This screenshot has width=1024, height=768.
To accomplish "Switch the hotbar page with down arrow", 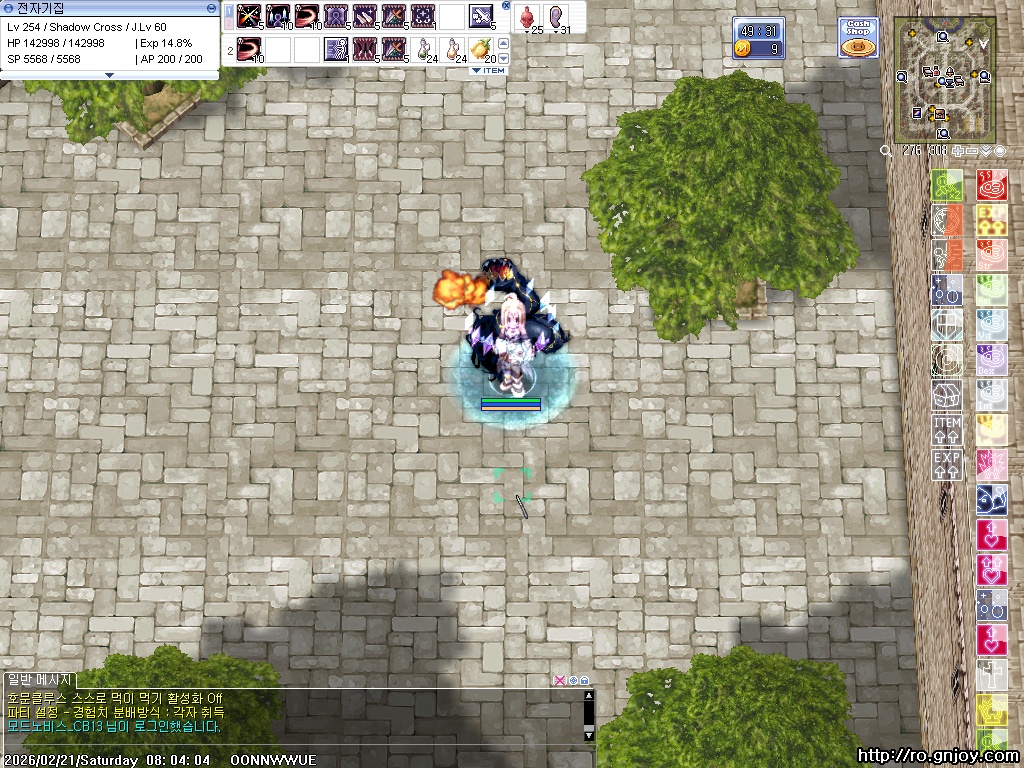I will pyautogui.click(x=504, y=58).
